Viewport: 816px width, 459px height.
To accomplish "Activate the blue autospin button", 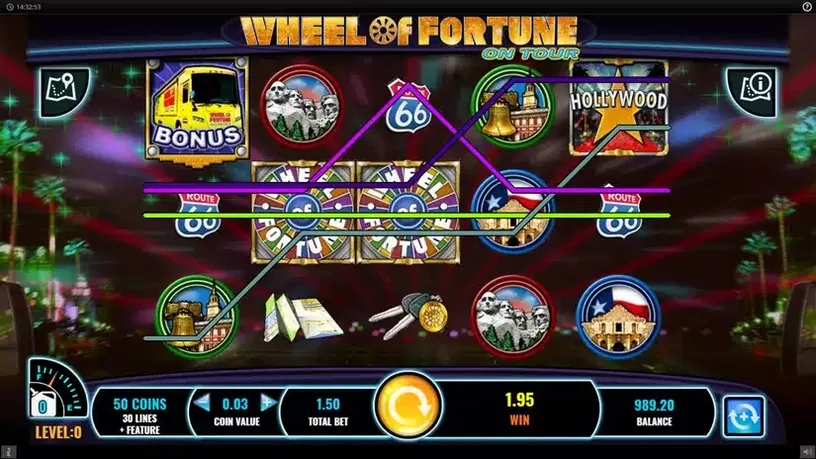I will click(x=744, y=415).
